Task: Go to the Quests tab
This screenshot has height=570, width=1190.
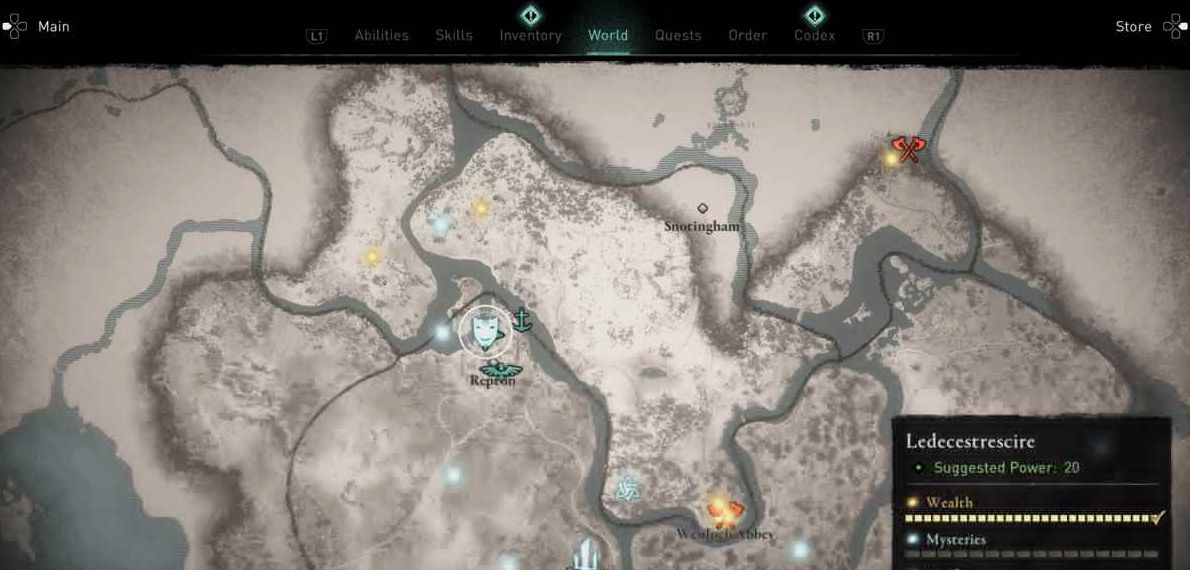Action: point(678,35)
